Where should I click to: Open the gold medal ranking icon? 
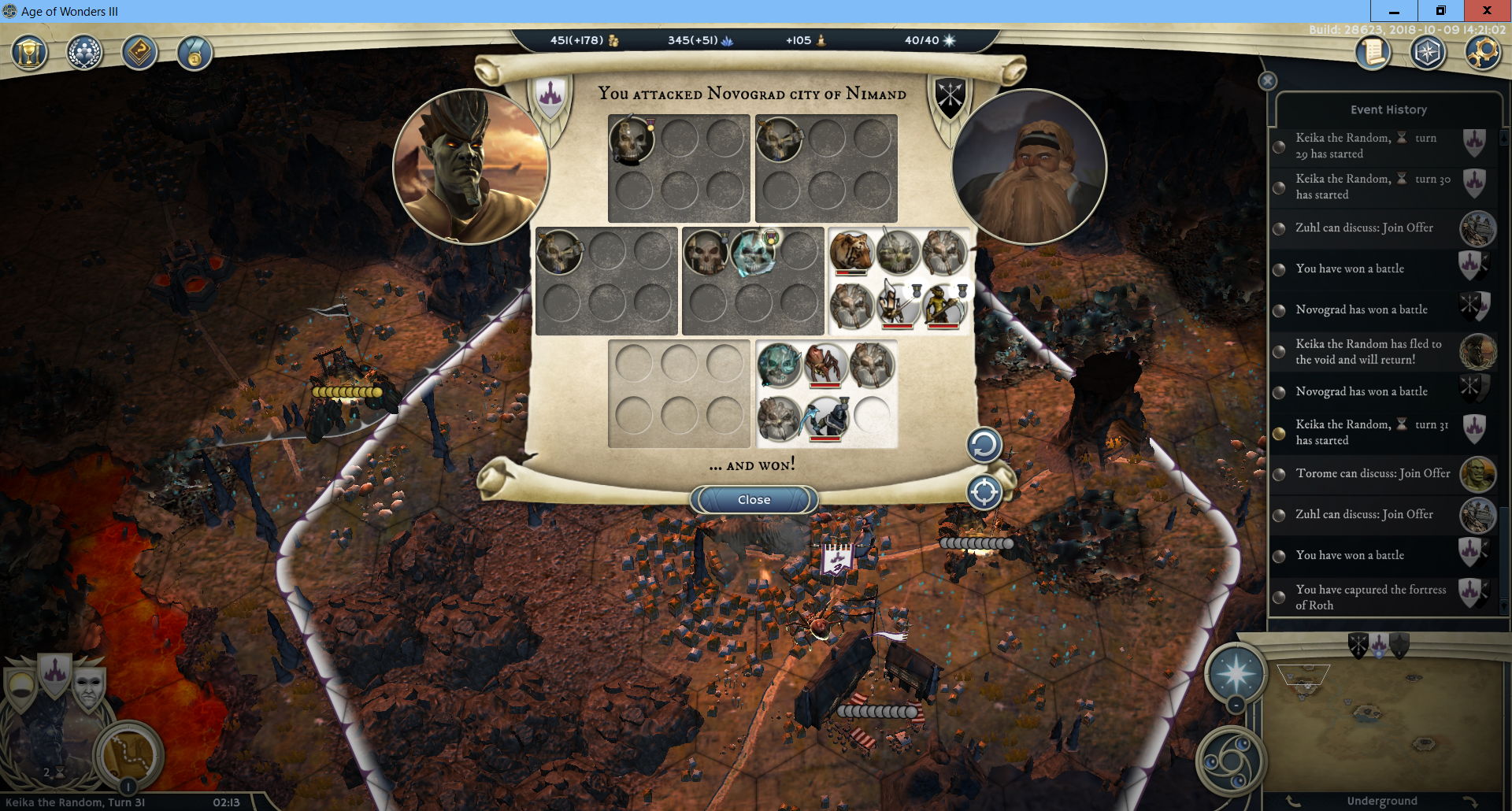click(194, 54)
